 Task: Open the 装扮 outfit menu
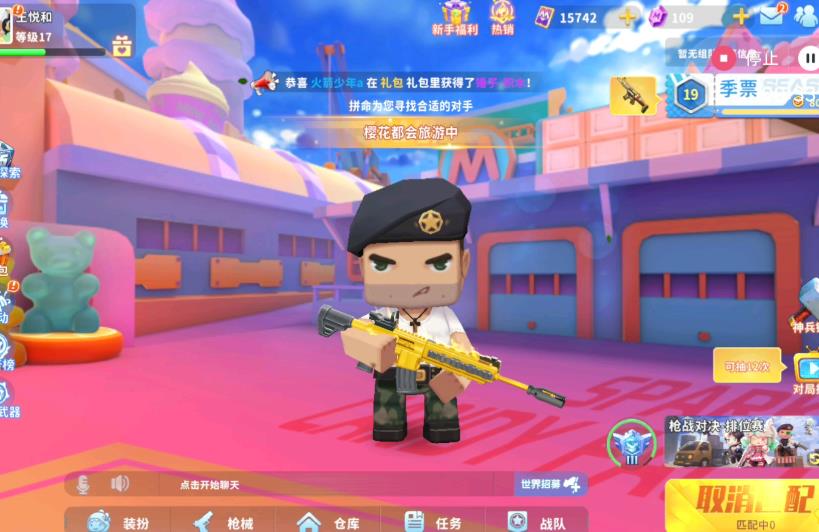coord(120,522)
